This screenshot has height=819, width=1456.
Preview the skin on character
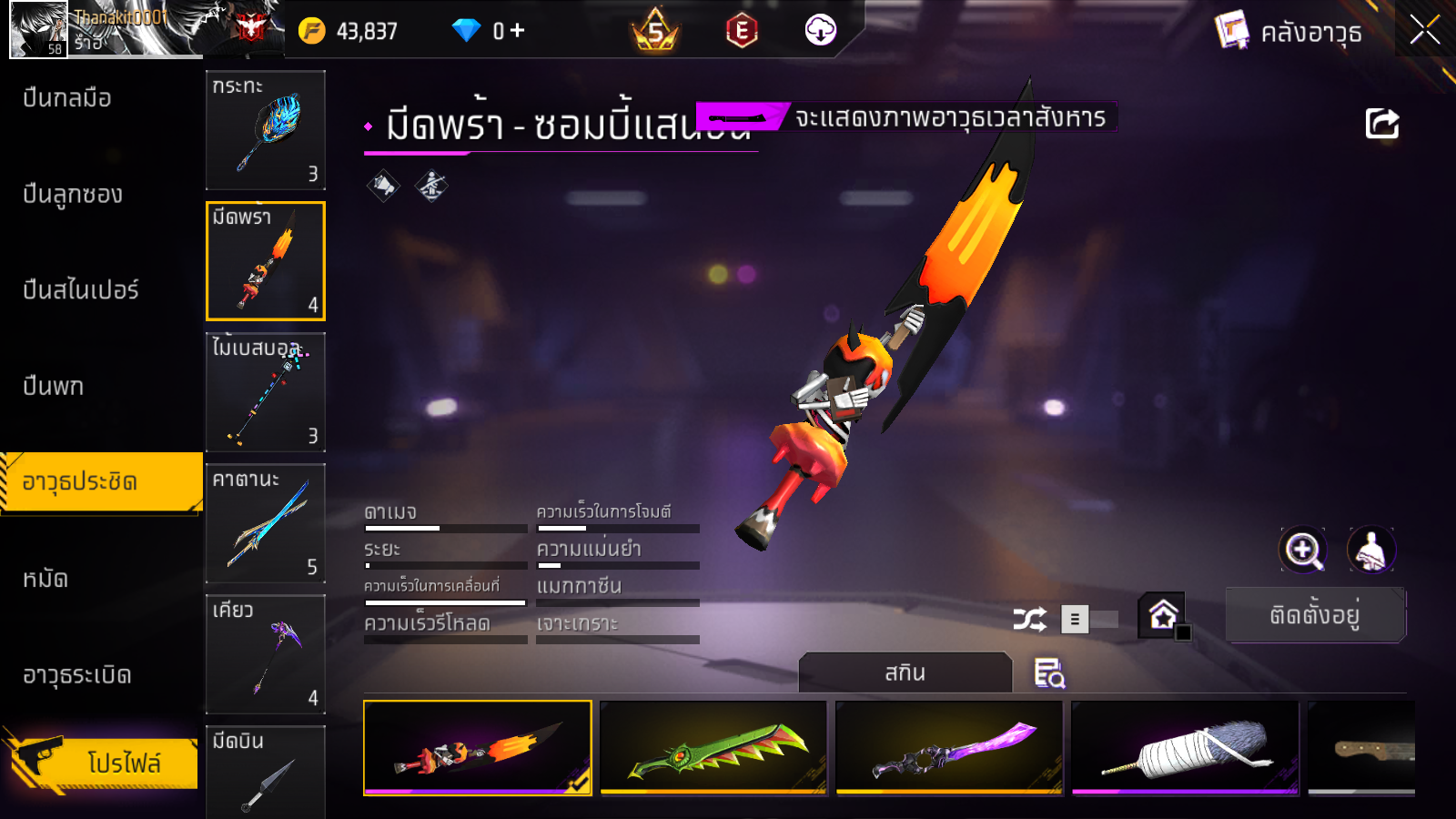(1370, 550)
